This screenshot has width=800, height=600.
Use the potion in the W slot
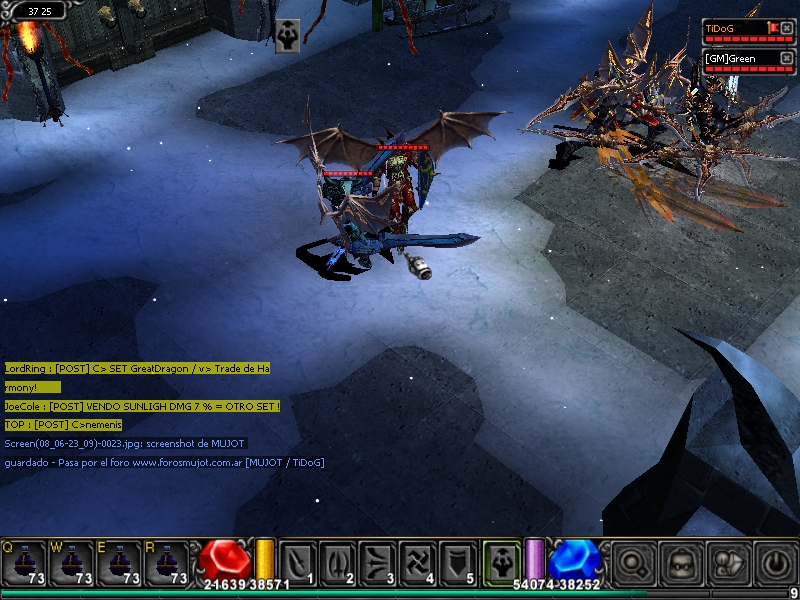click(72, 562)
